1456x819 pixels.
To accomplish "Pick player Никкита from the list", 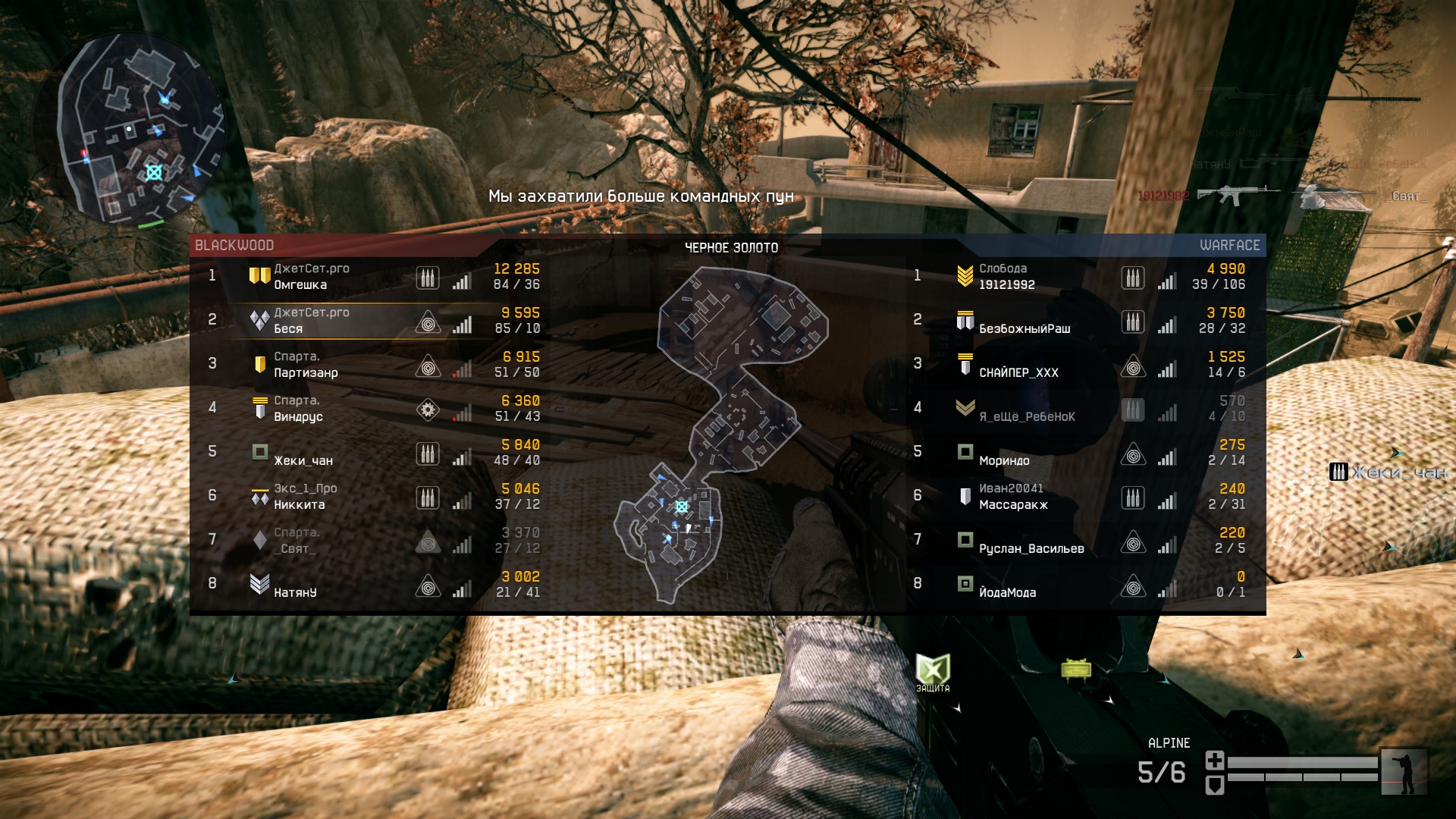I will 299,505.
